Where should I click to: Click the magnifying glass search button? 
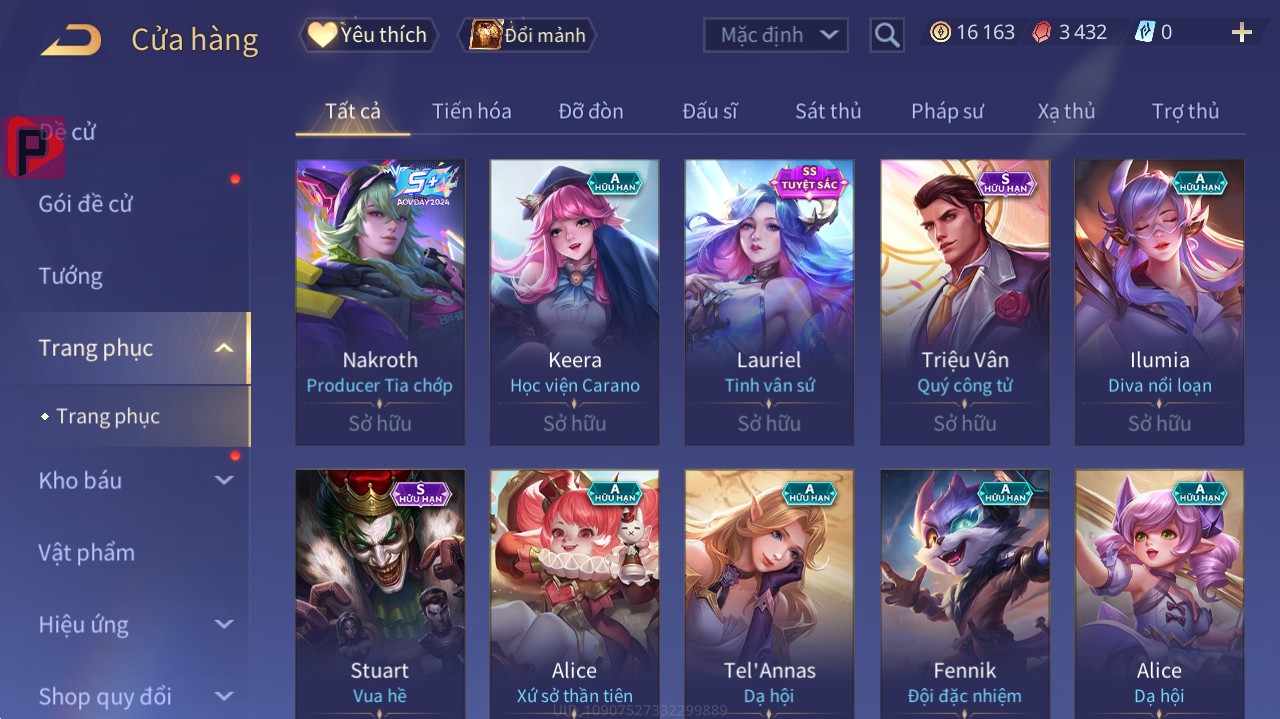coord(887,35)
